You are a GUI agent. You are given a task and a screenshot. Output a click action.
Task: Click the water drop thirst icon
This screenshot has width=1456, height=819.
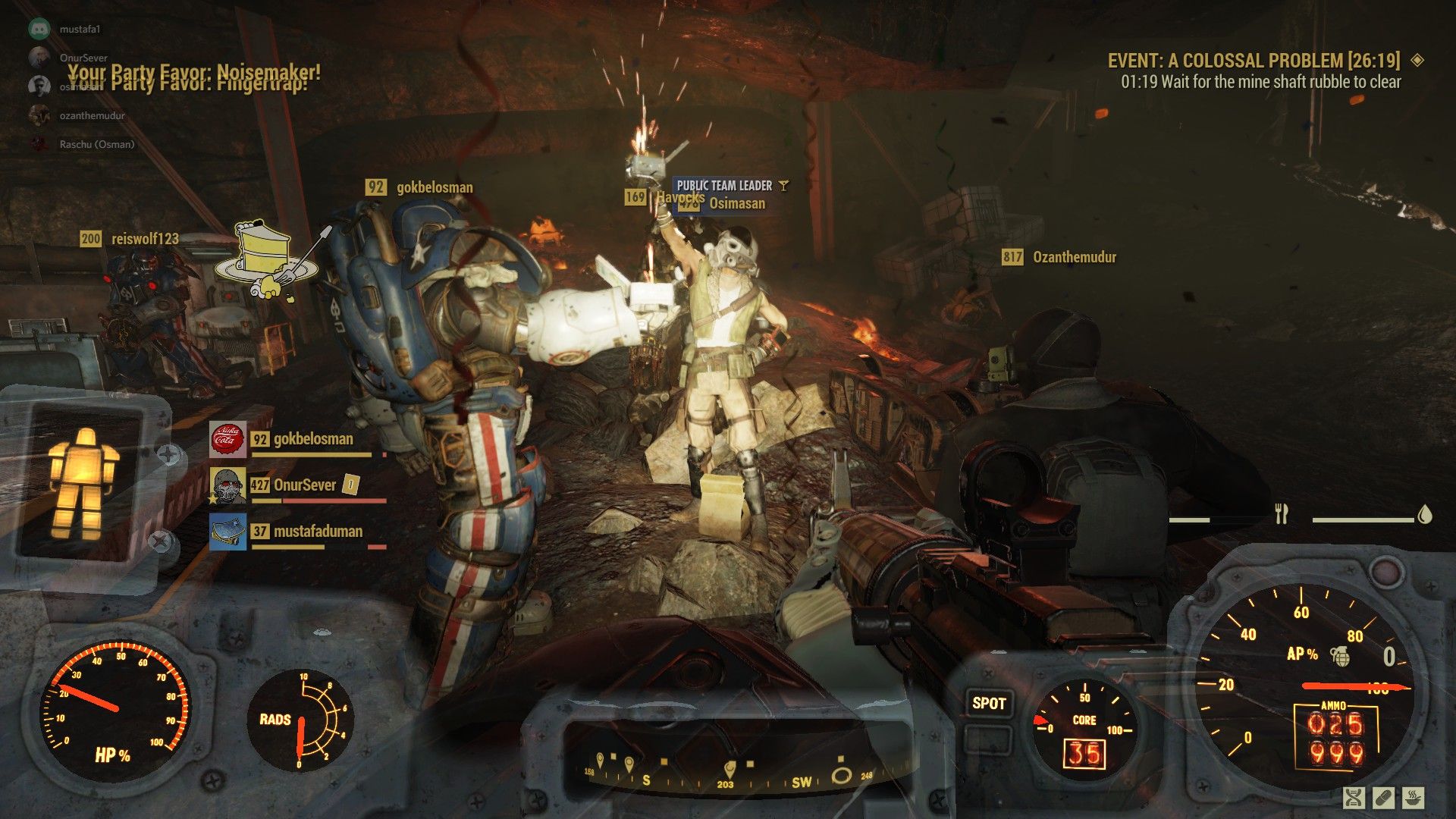[1424, 515]
